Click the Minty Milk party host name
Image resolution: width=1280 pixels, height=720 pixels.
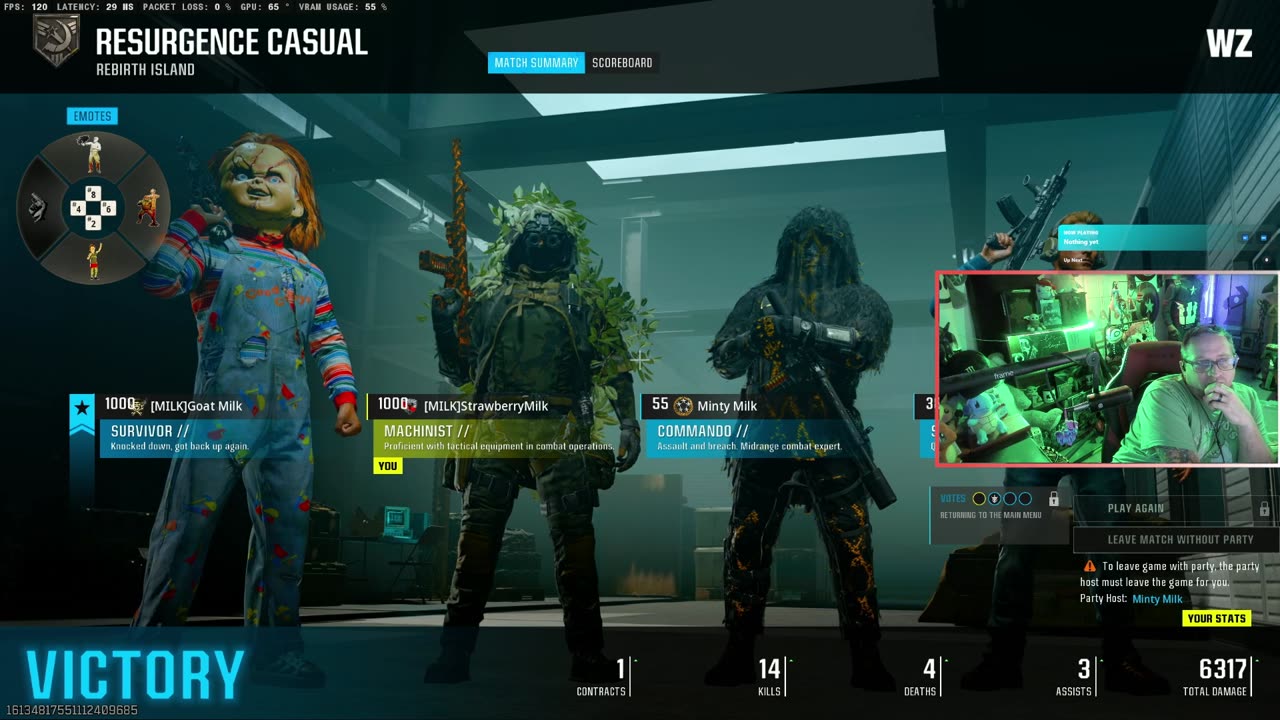tap(1157, 599)
